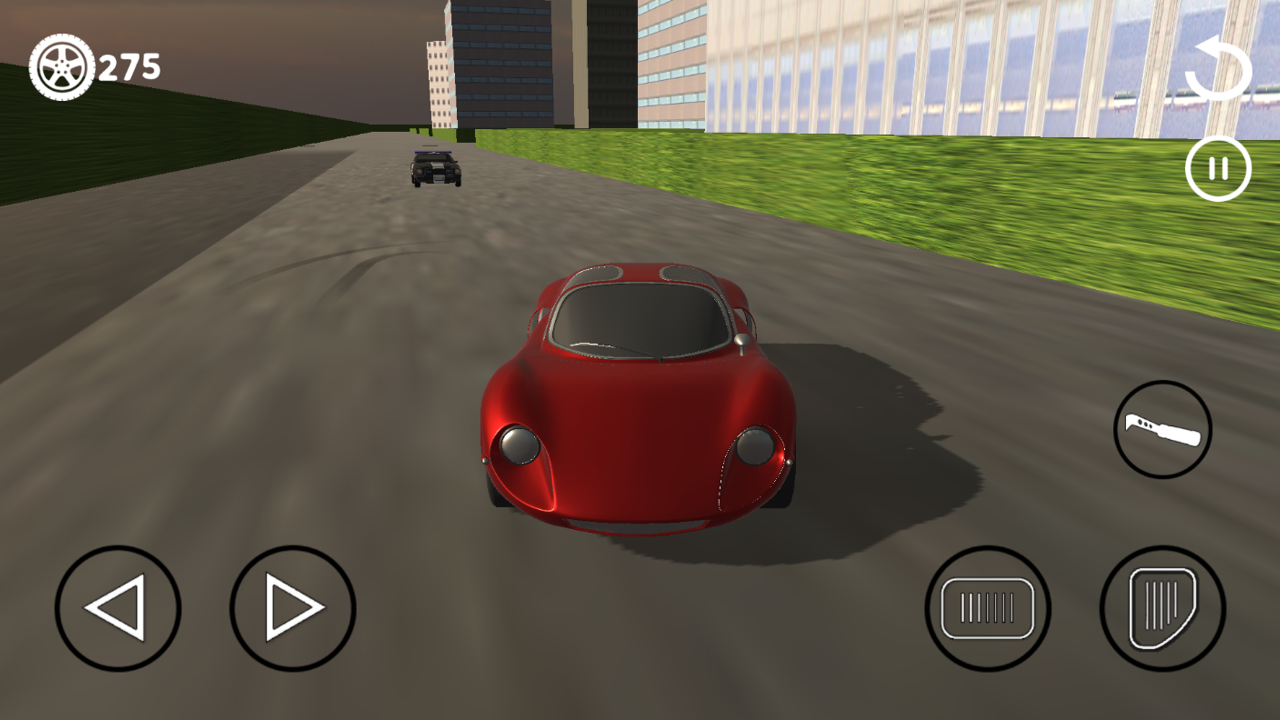Tap the 275 coin counter display

[x=127, y=66]
